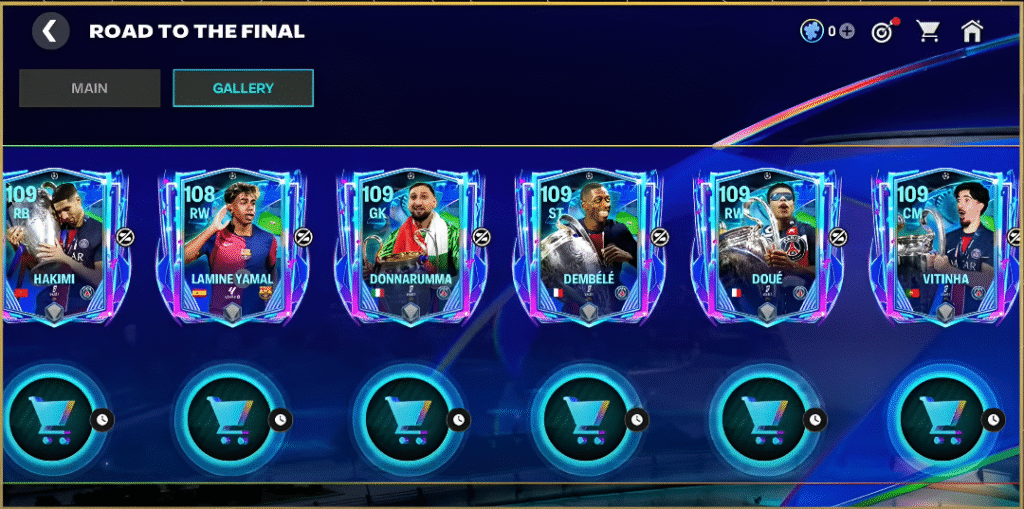This screenshot has height=509, width=1024.
Task: Open the objectives target icon
Action: point(881,32)
